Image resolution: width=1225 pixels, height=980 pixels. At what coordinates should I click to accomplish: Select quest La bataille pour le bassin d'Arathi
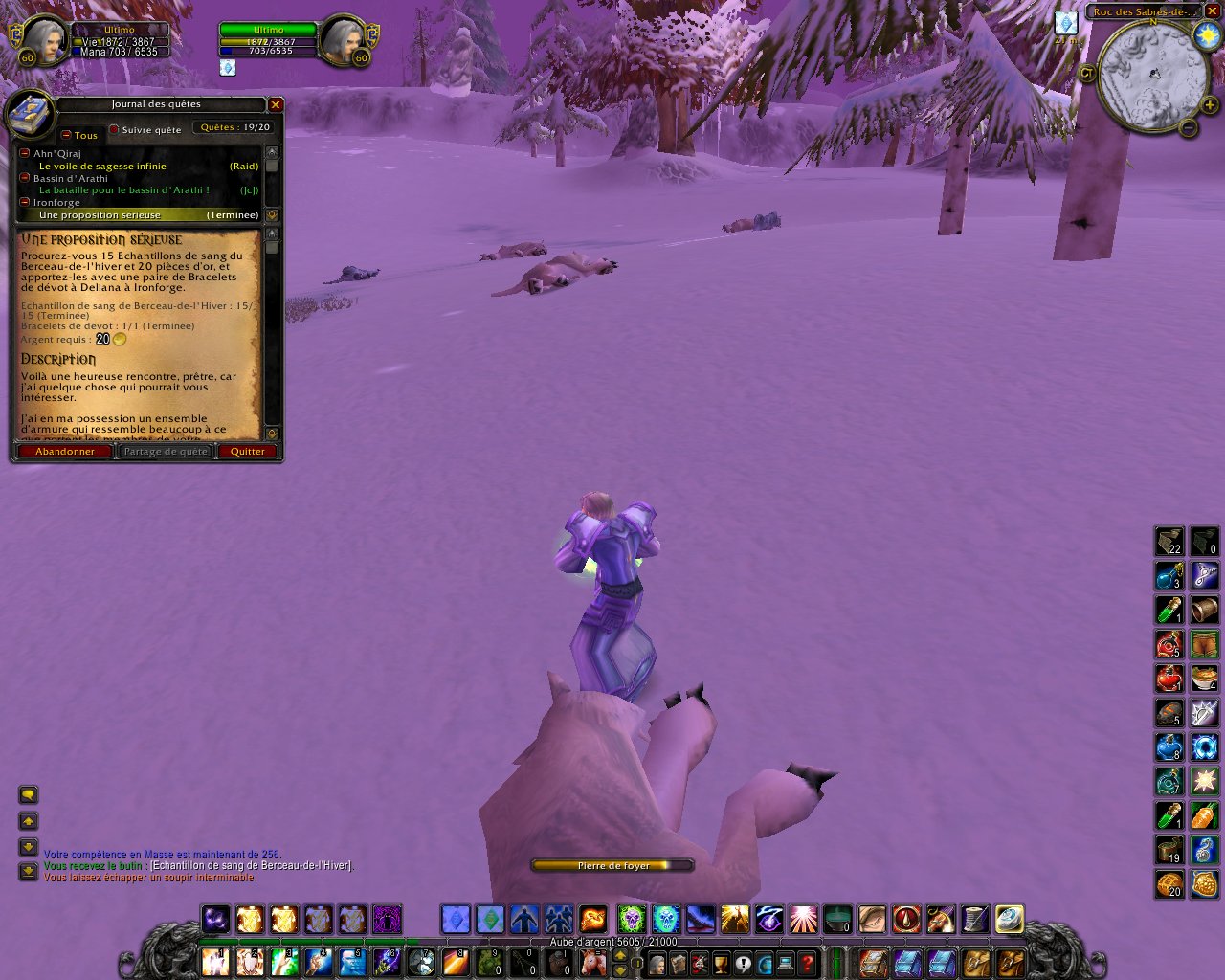tap(123, 190)
